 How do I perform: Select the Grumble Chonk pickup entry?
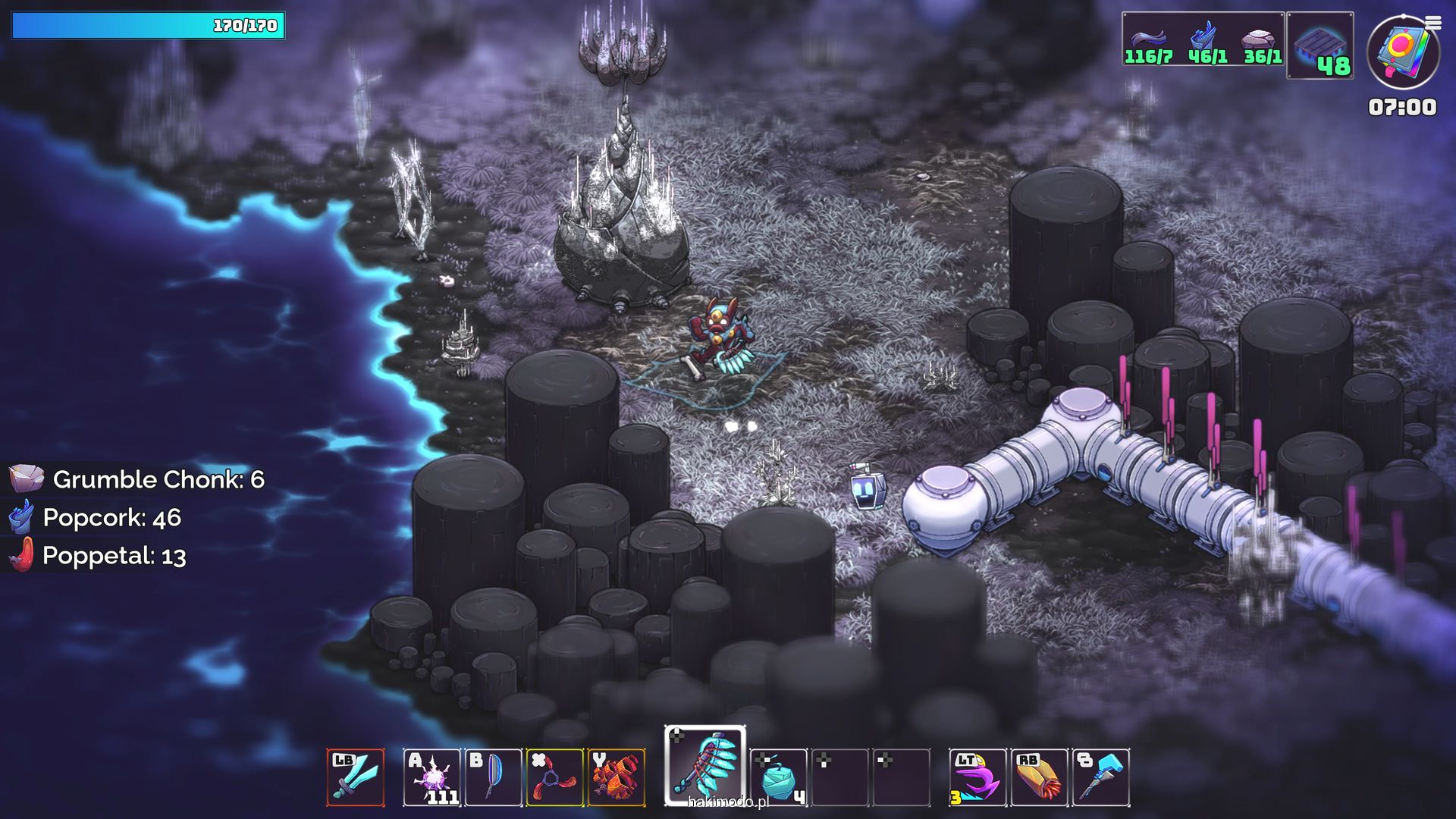click(x=136, y=479)
